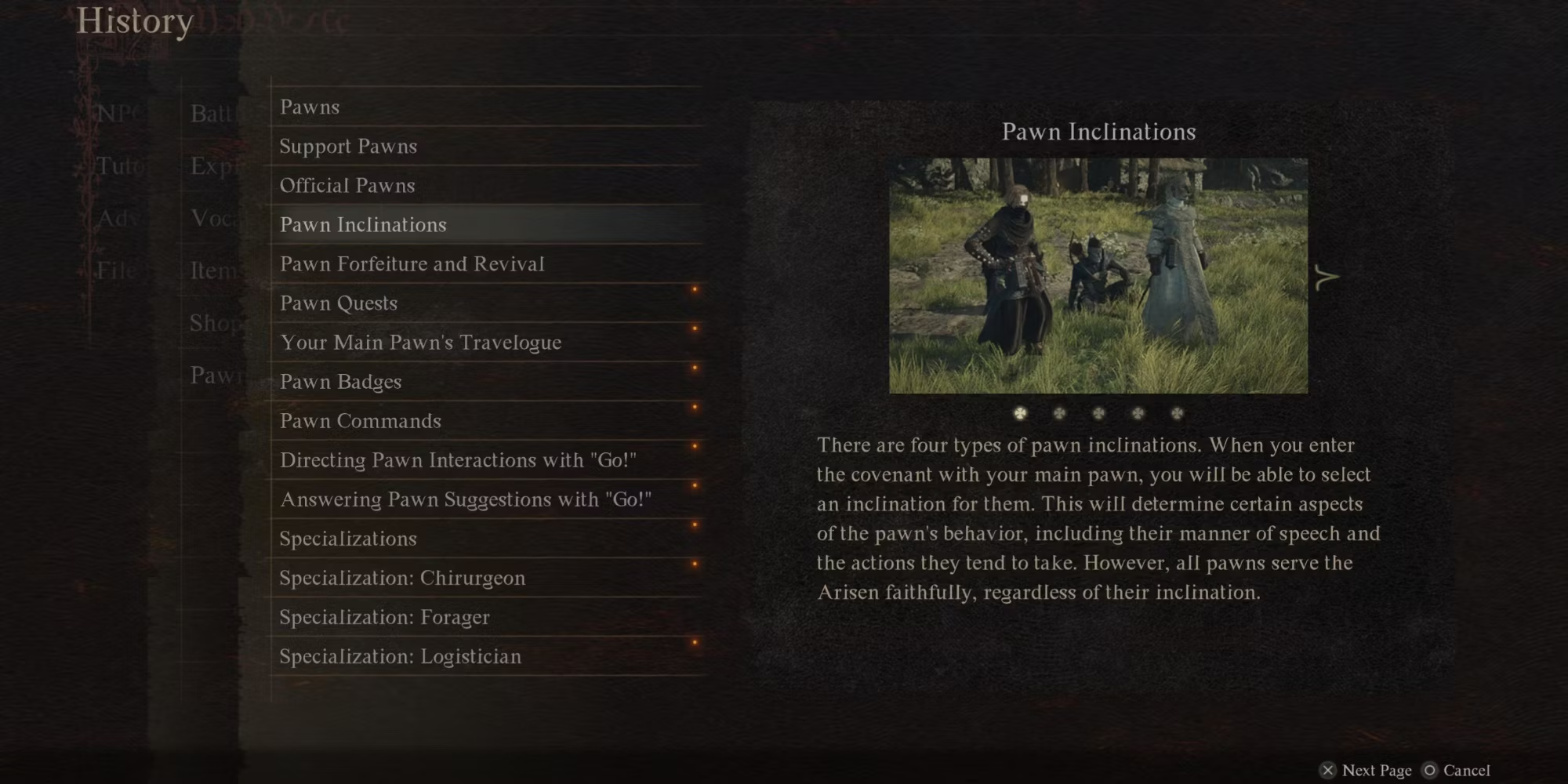Image resolution: width=1568 pixels, height=784 pixels.
Task: Open Specialization: Logistician
Action: coord(400,656)
